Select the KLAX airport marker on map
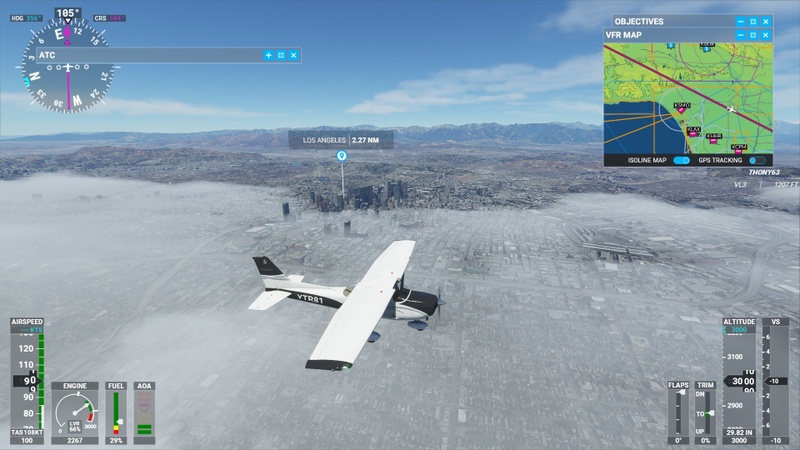The height and width of the screenshot is (450, 800). click(692, 134)
